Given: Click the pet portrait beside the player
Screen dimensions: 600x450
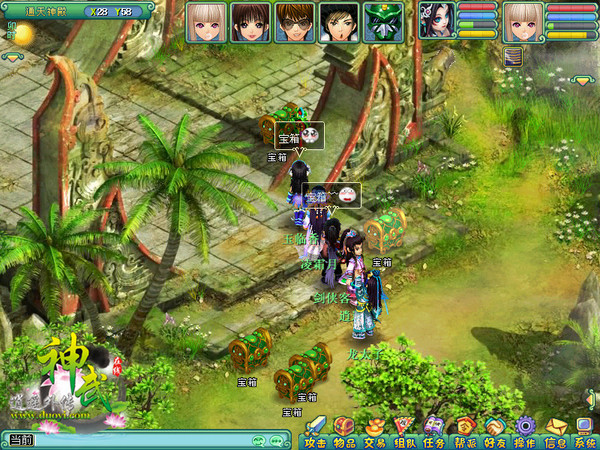Looking at the screenshot, I should (436, 20).
